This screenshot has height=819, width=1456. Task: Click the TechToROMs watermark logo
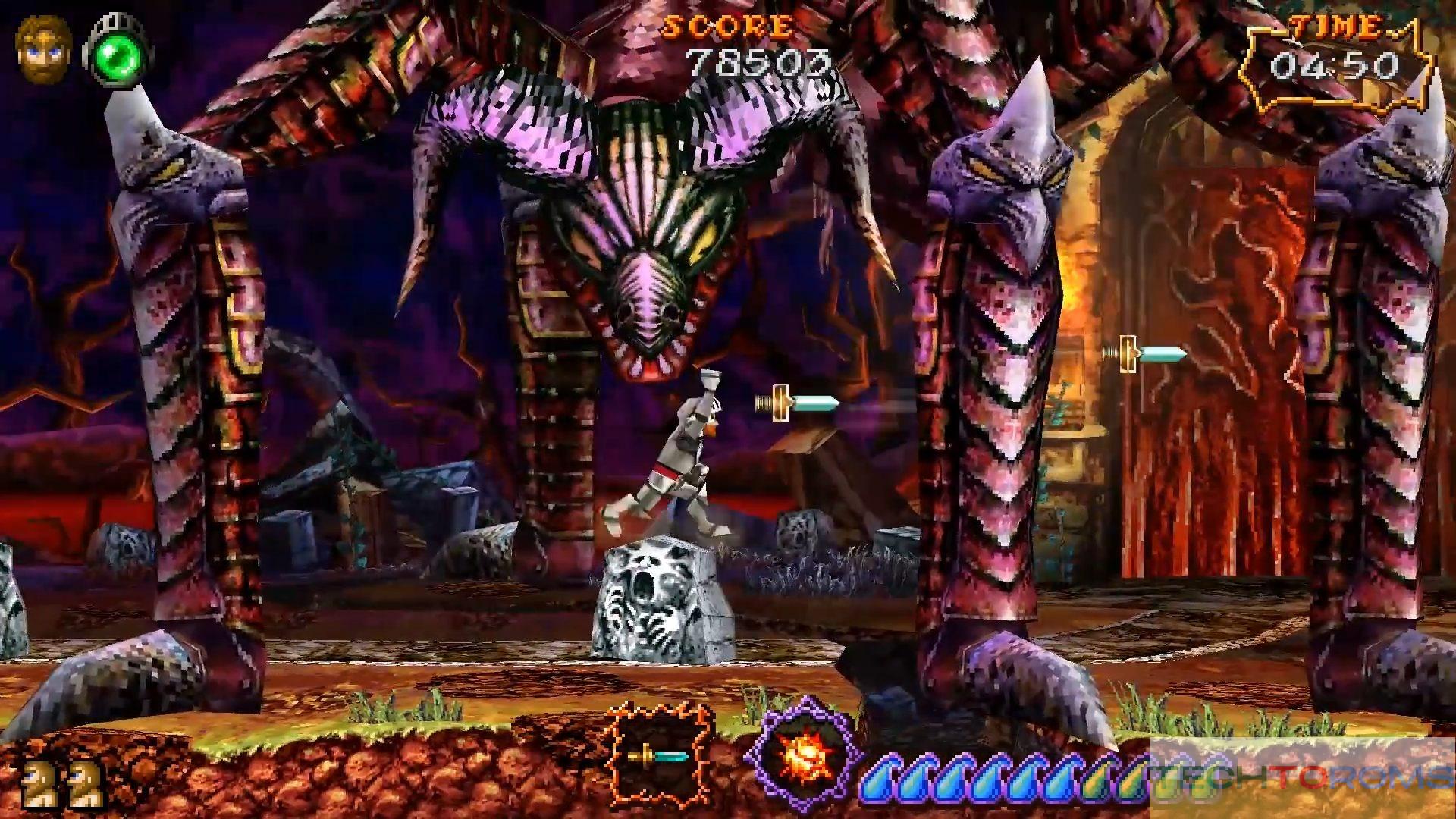coord(1301,775)
